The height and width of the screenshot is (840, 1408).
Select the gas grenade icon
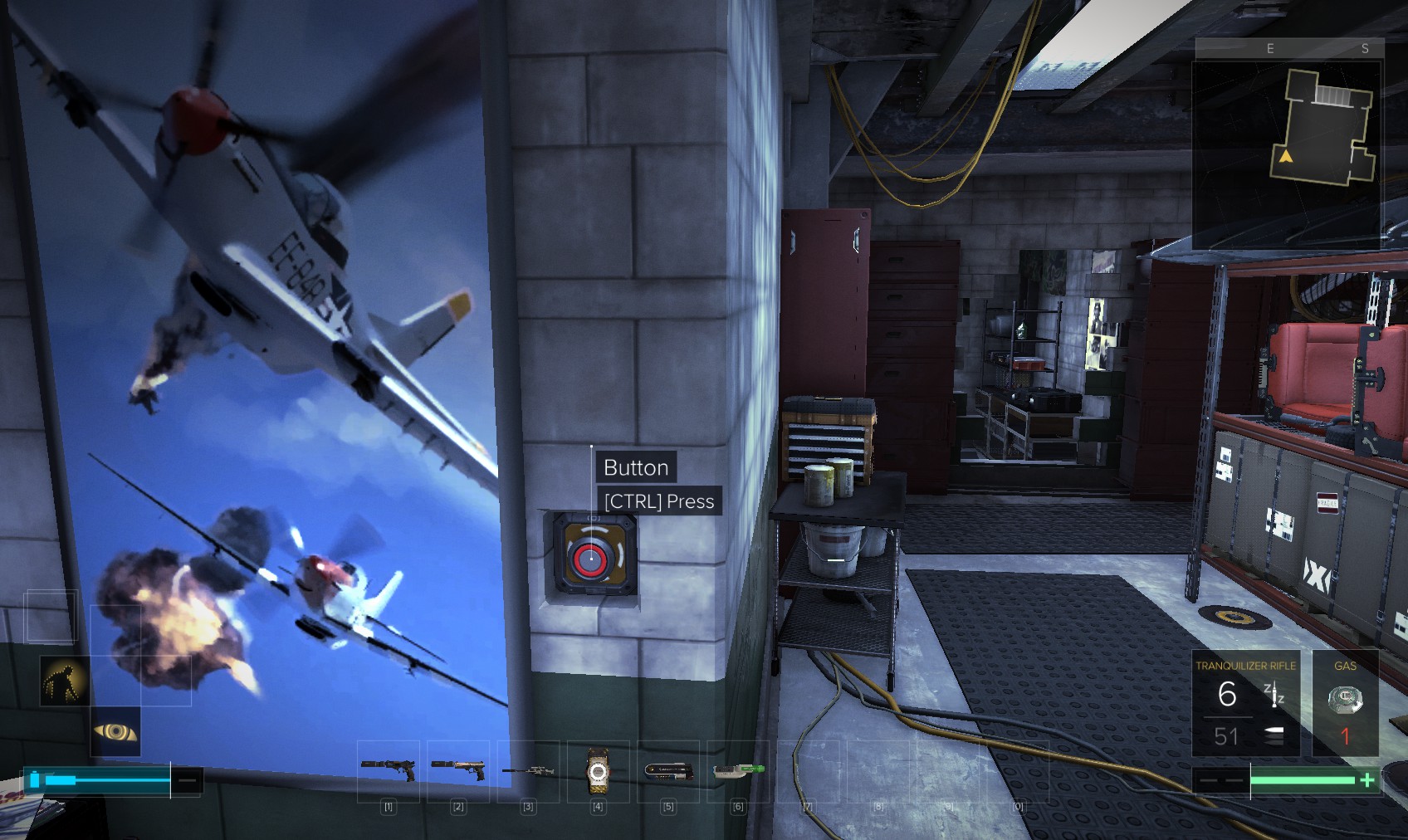(x=1345, y=701)
